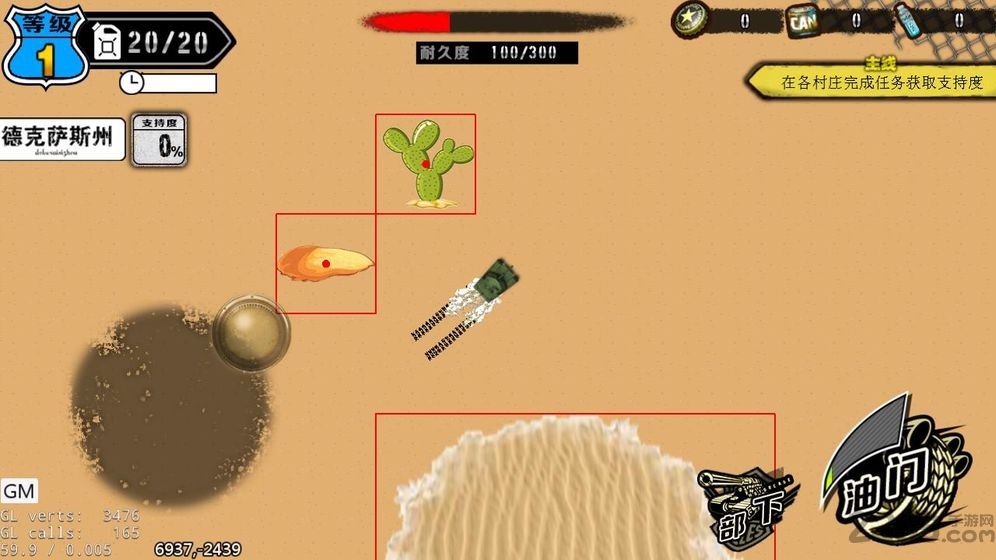Tap the 支持度 support rate badge
This screenshot has height=560, width=996.
pos(160,139)
